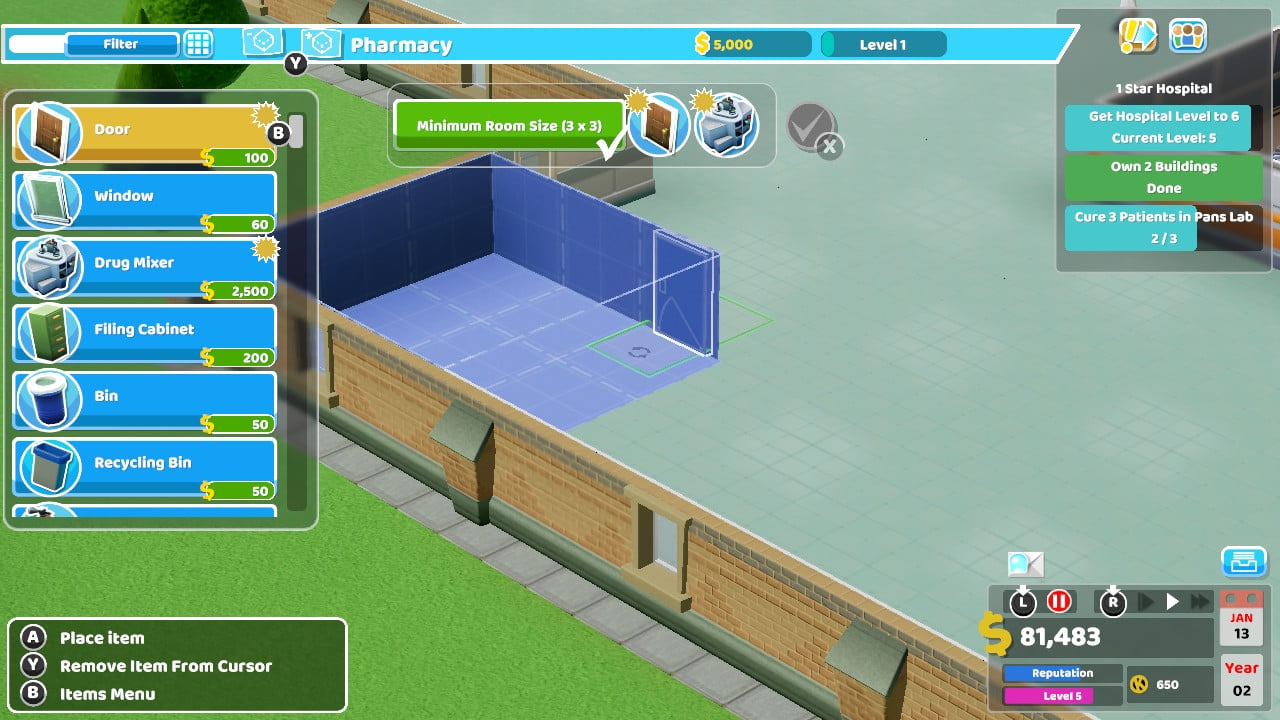The image size is (1280, 720).
Task: Click the screenshot photo icon above the speed controls
Action: 1026,565
